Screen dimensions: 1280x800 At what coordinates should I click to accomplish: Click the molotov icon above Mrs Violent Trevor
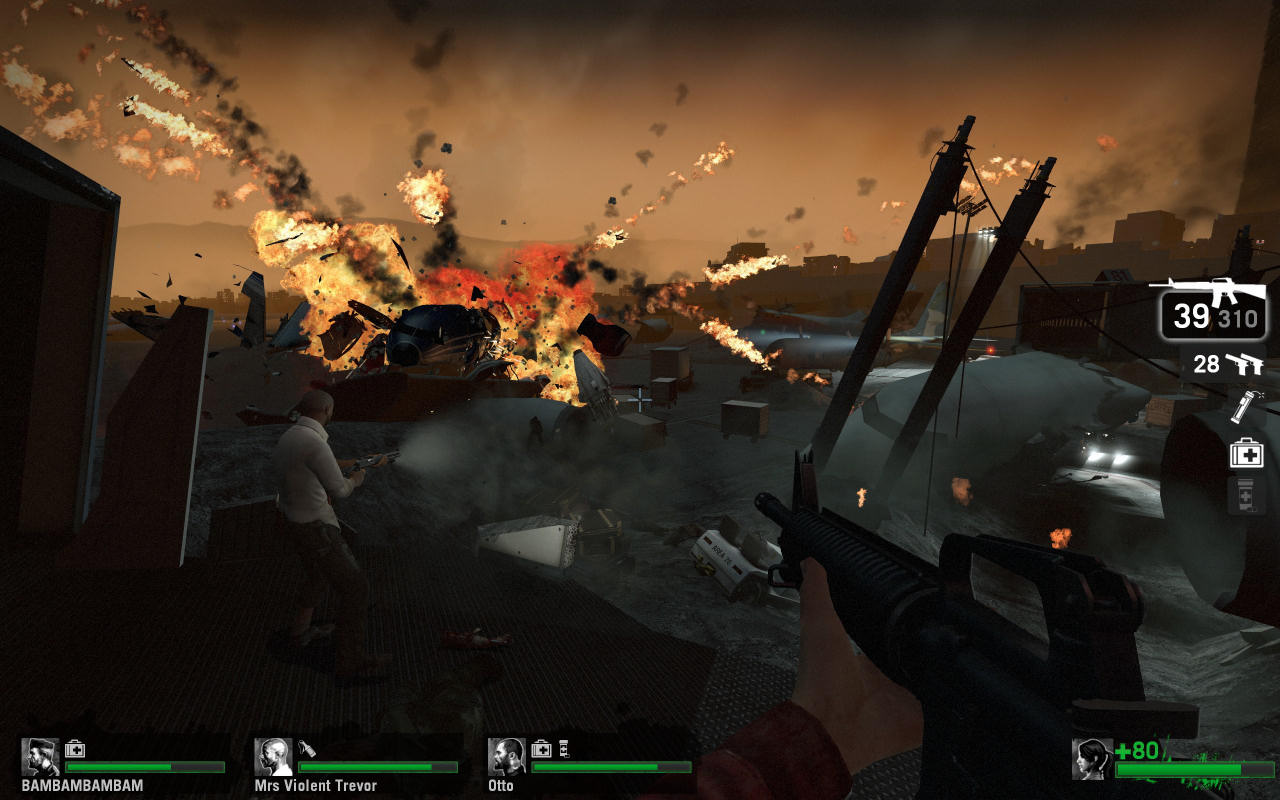pyautogui.click(x=307, y=748)
